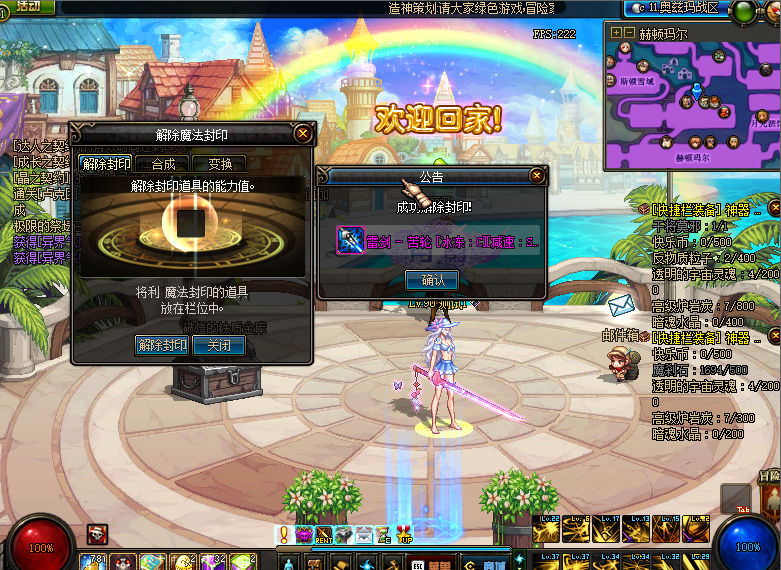Screen dimensions: 781x570
Task: Open the ESC menu button on bottom bar
Action: (418, 563)
